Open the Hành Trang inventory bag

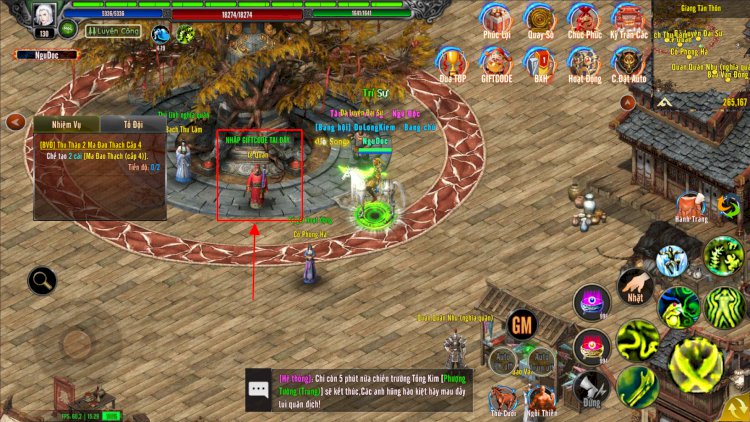click(x=691, y=204)
